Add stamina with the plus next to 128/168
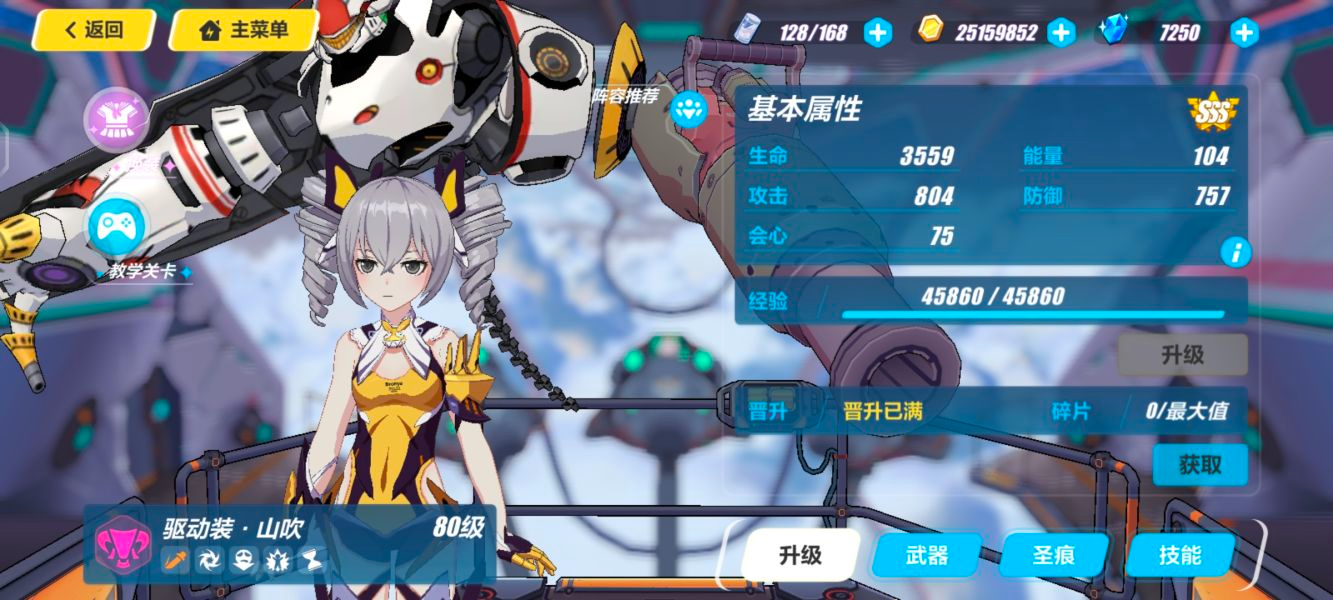The height and width of the screenshot is (600, 1333). pyautogui.click(x=877, y=33)
